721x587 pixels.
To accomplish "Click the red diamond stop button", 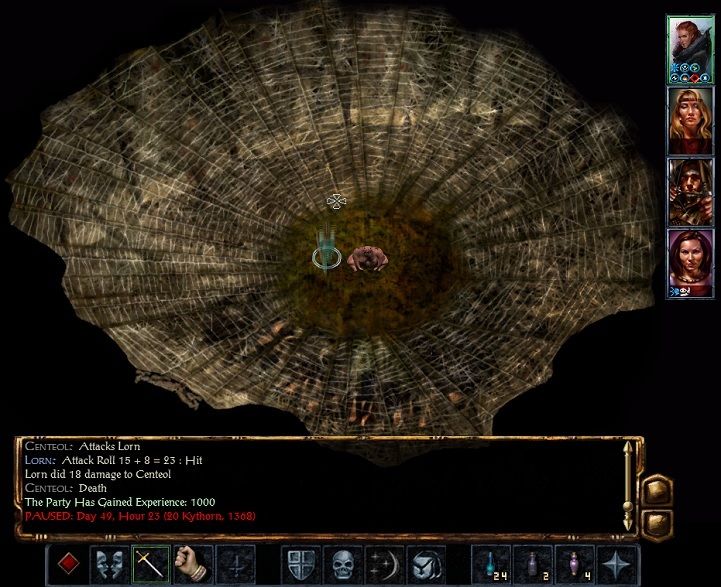I will (x=68, y=565).
